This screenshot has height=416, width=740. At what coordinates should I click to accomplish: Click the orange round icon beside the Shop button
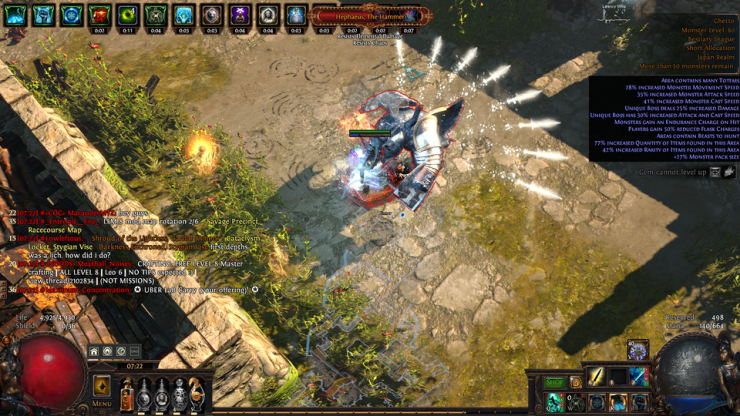(x=575, y=382)
